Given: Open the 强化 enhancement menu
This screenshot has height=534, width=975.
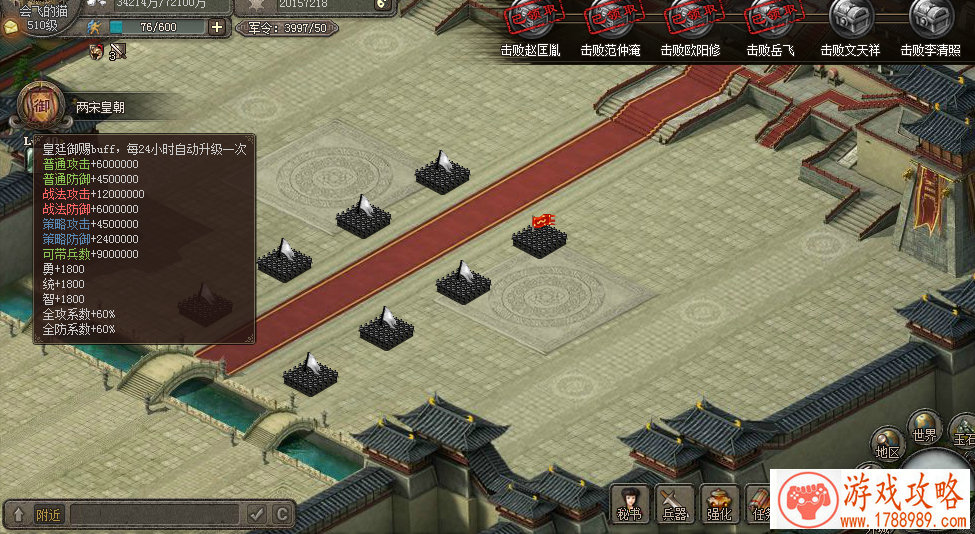Looking at the screenshot, I should point(720,501).
